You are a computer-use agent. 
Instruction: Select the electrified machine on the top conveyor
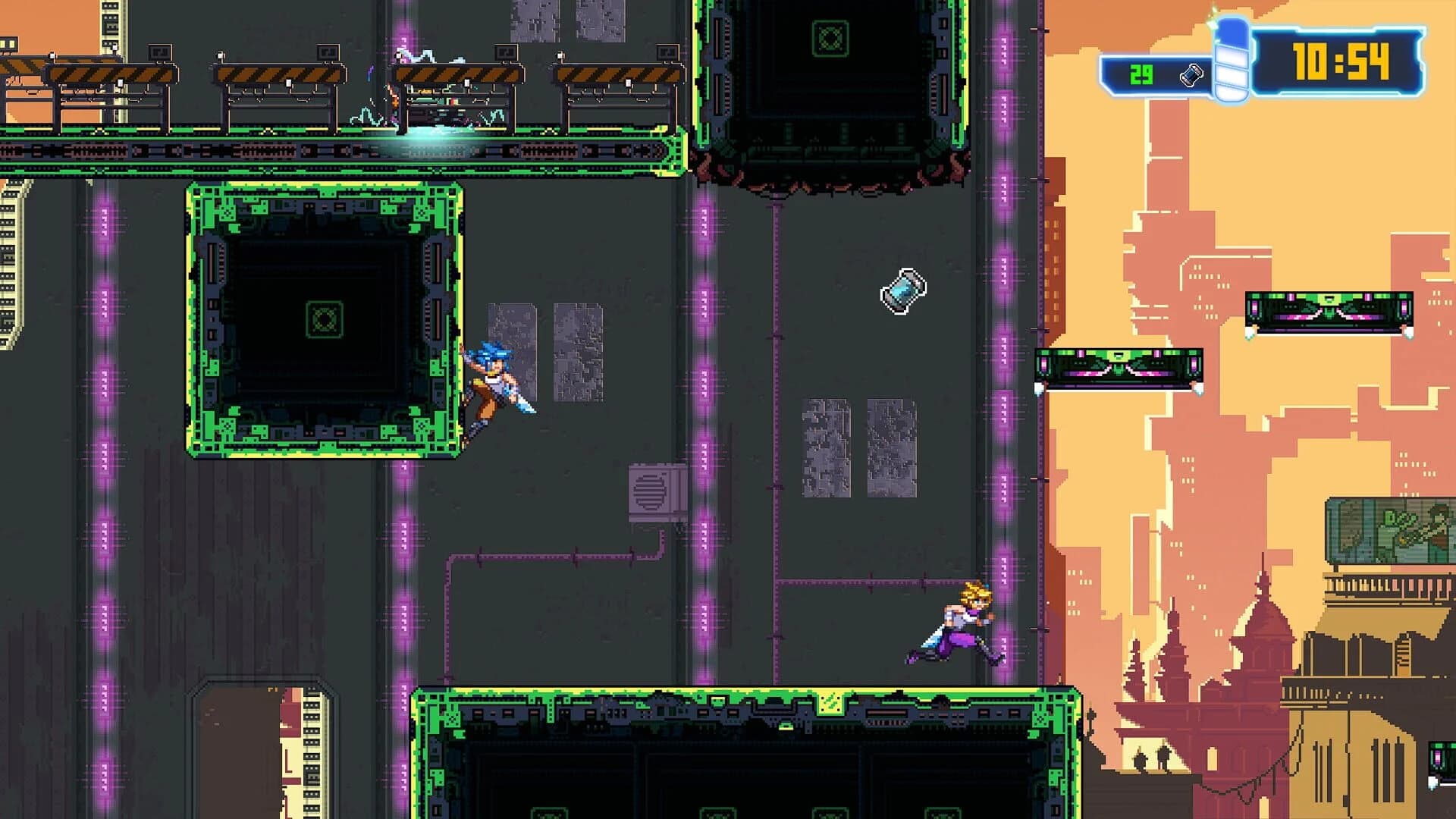(440, 106)
